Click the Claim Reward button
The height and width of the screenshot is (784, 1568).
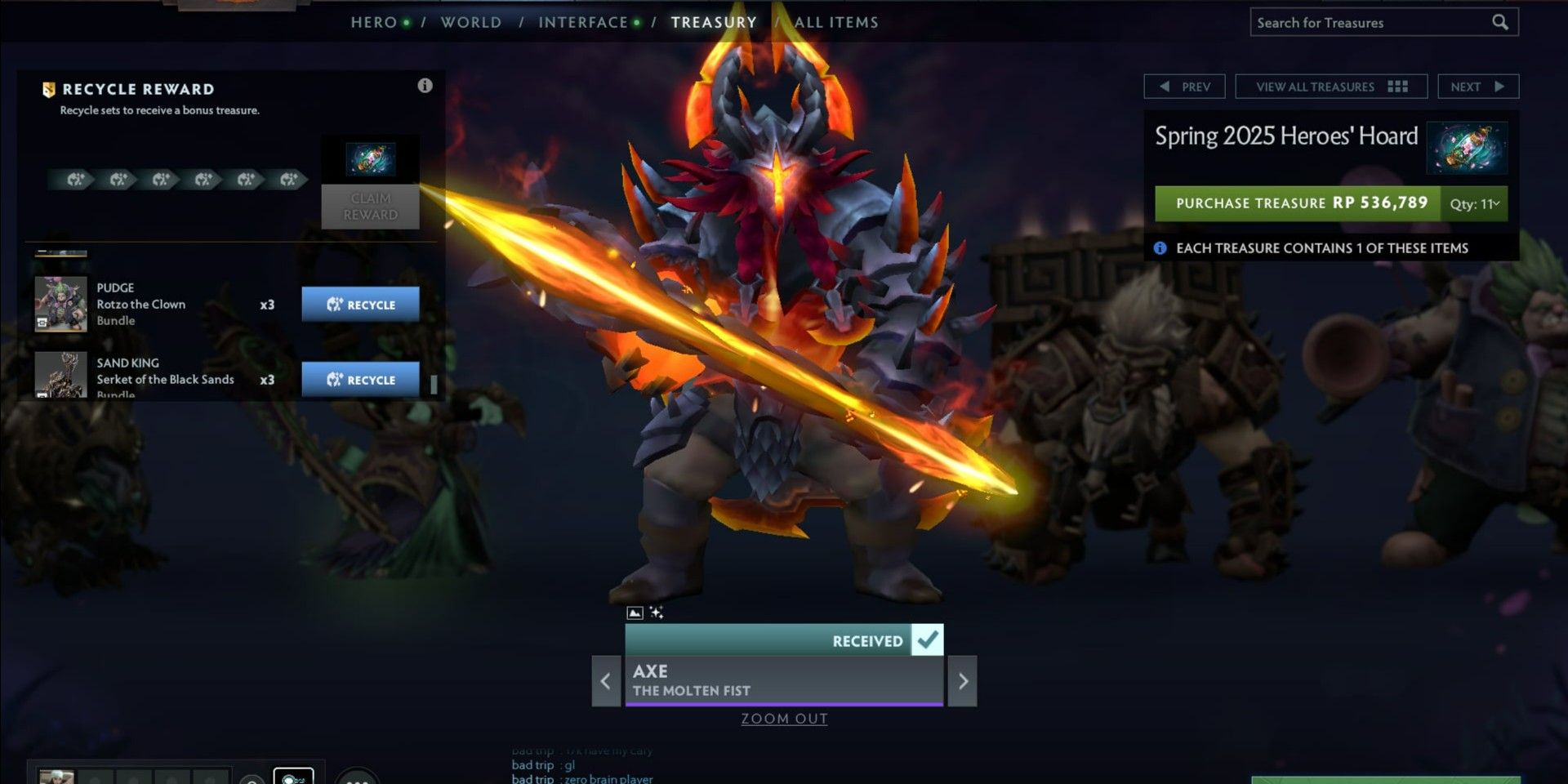pos(370,207)
